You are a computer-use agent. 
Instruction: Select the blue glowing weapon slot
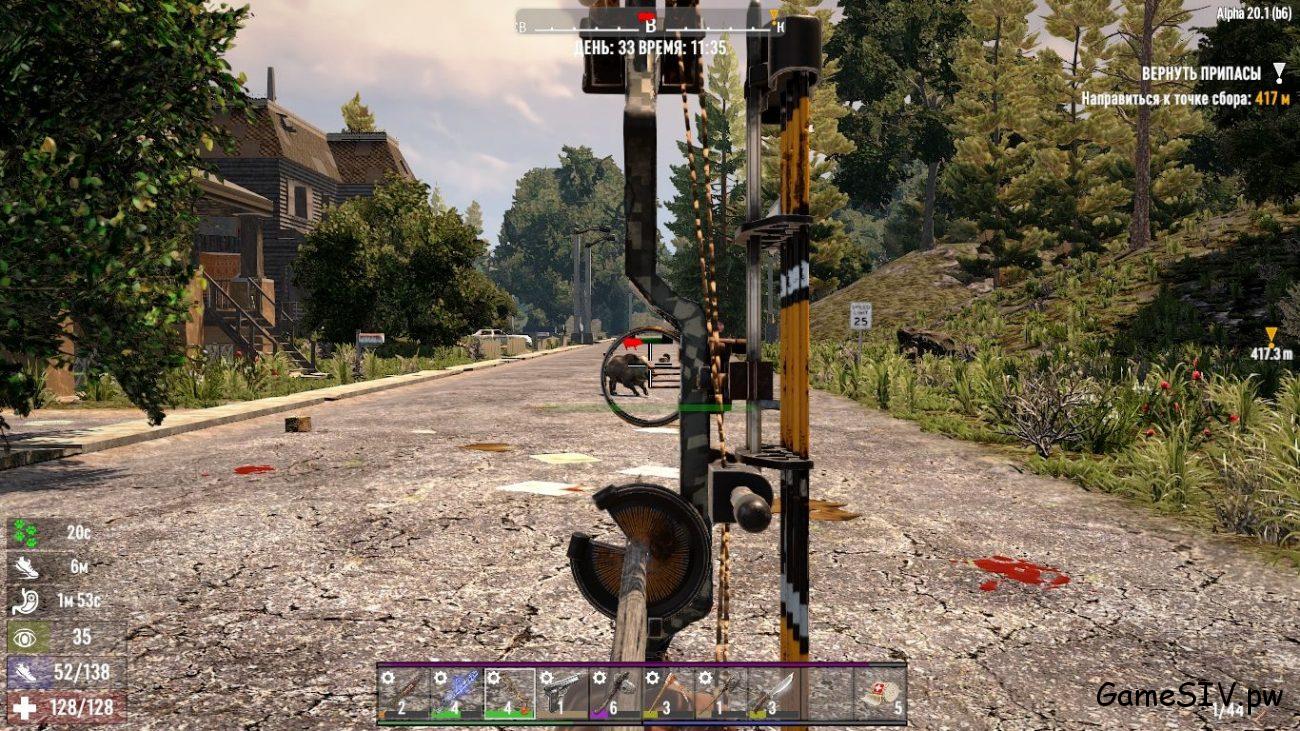click(456, 692)
